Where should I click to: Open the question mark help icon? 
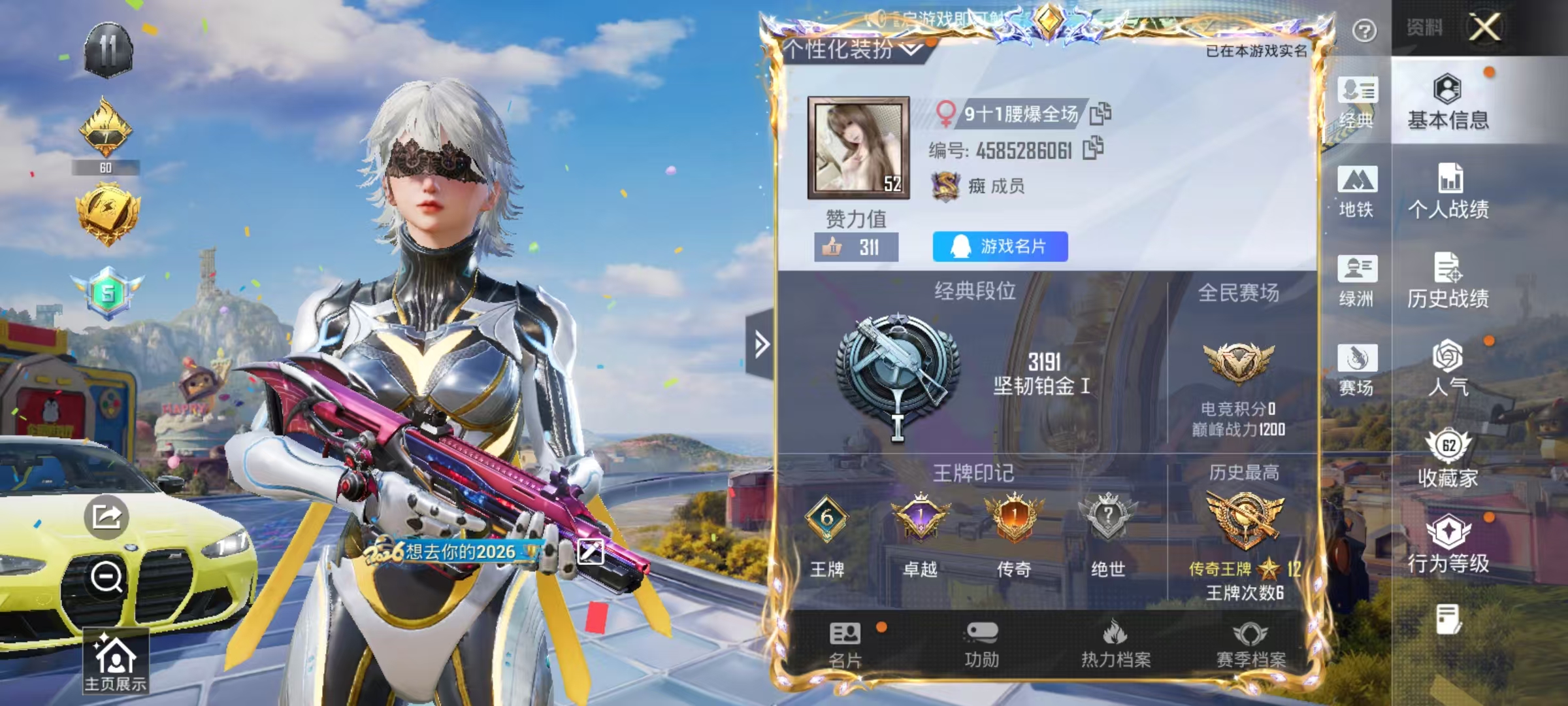point(1364,31)
